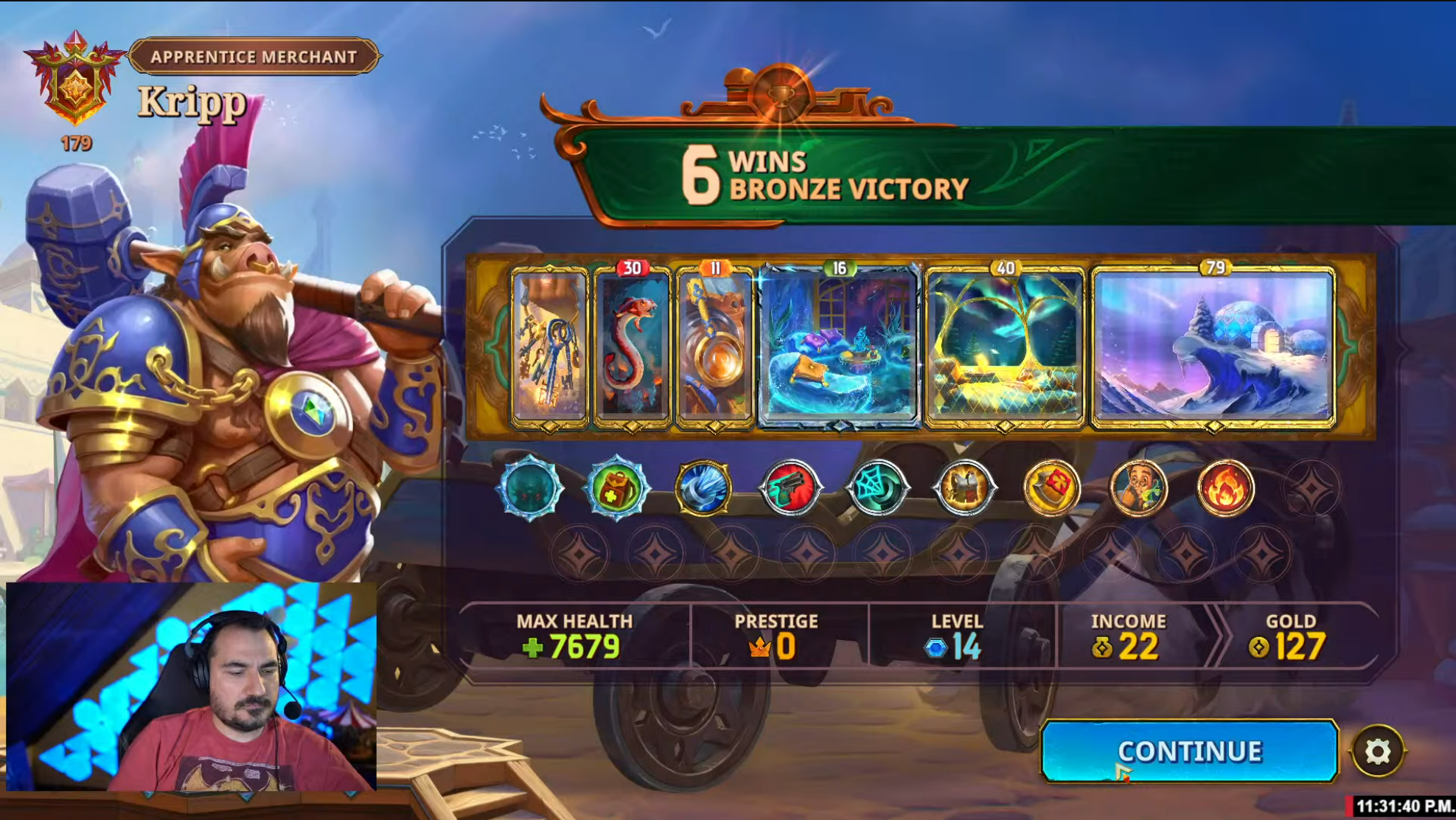Select the green pistol skill icon
Image resolution: width=1456 pixels, height=820 pixels.
point(790,487)
